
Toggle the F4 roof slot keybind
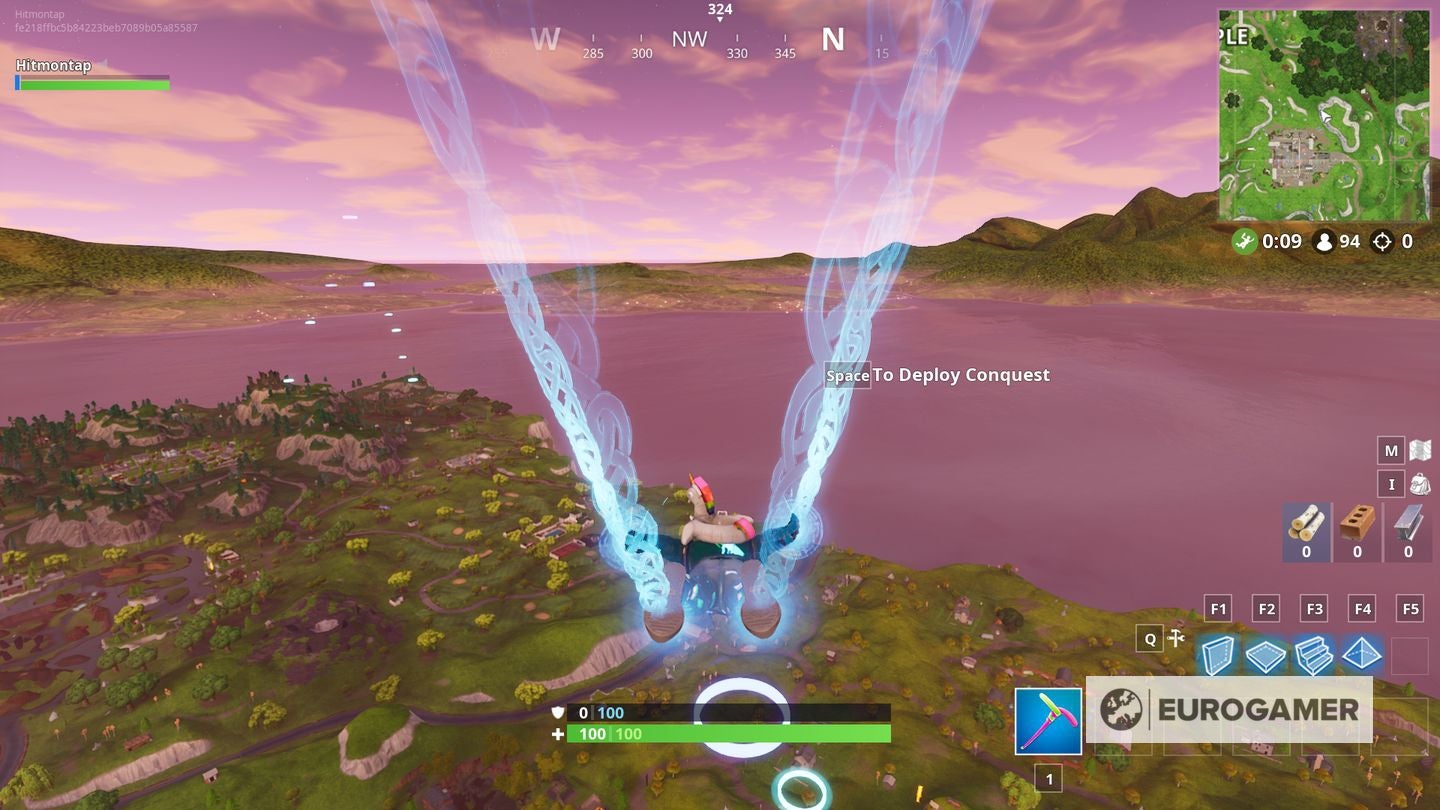[x=1363, y=607]
